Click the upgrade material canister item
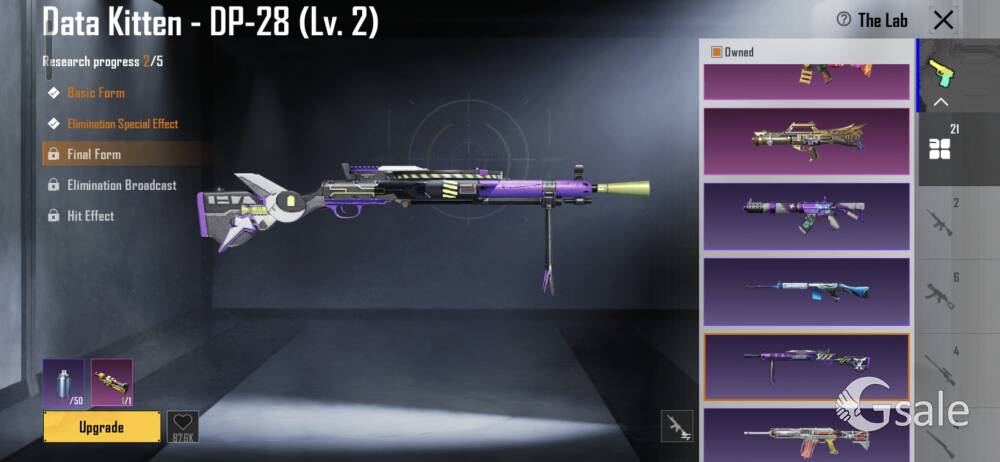This screenshot has height=462, width=1000. click(63, 383)
